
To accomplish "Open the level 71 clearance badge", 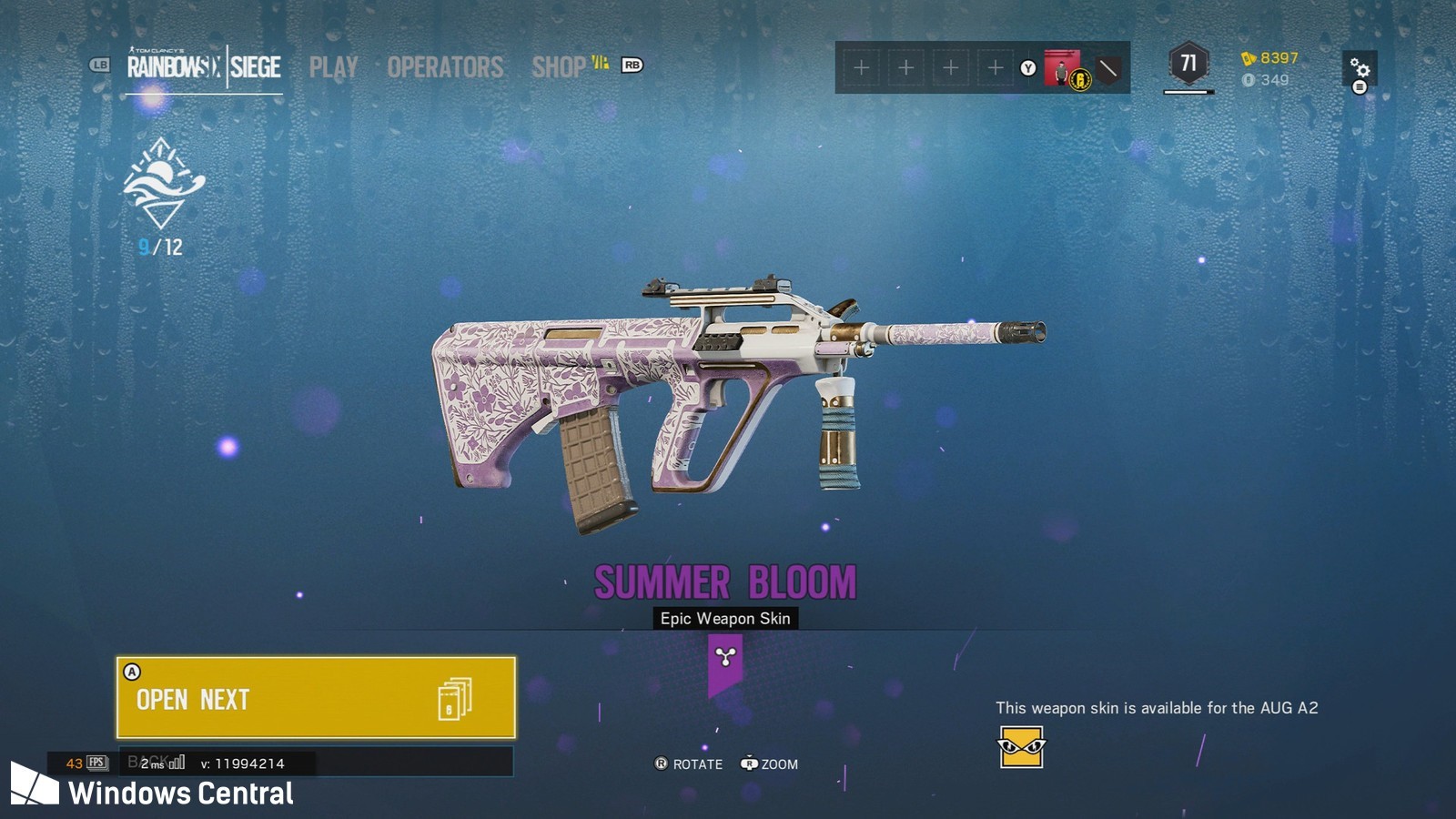I will point(1188,65).
